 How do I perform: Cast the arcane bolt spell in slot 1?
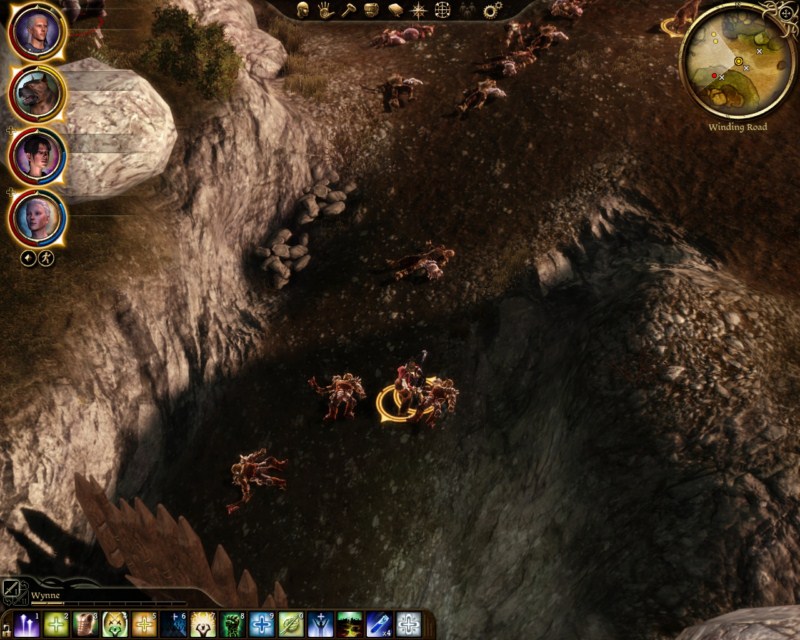[27, 625]
